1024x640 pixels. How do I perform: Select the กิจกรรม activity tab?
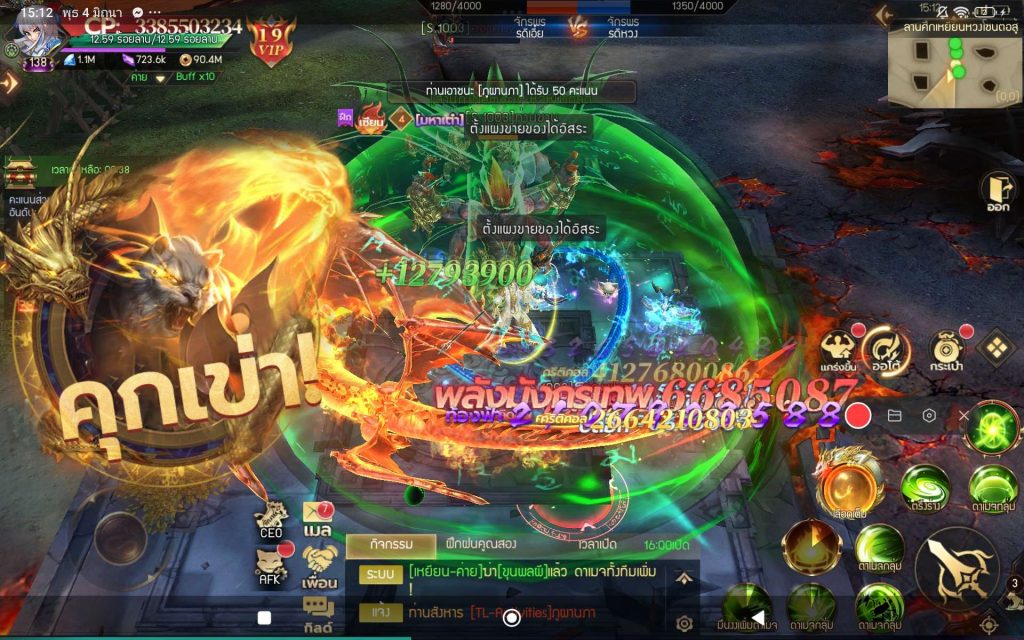[x=391, y=546]
